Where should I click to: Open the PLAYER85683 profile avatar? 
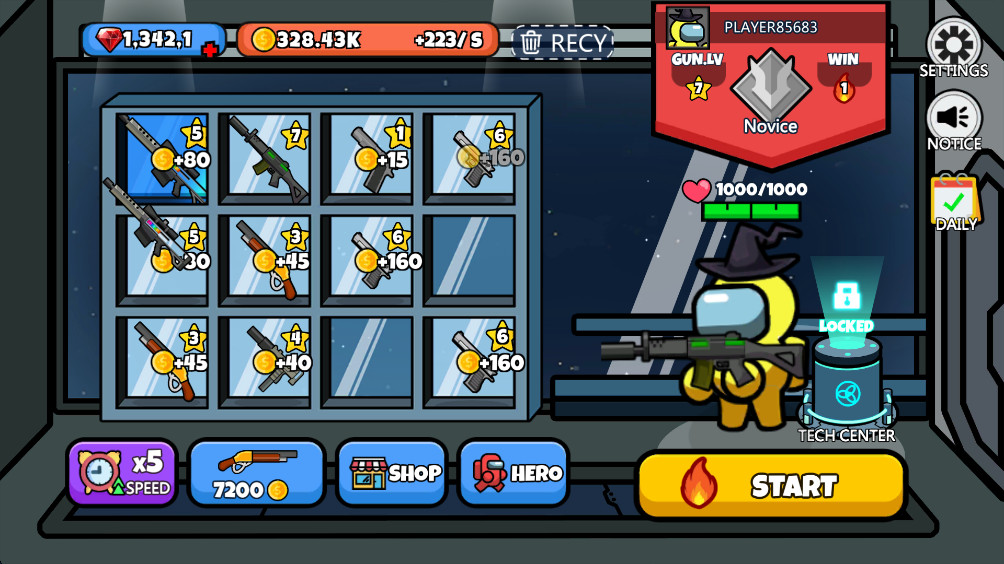(x=688, y=28)
